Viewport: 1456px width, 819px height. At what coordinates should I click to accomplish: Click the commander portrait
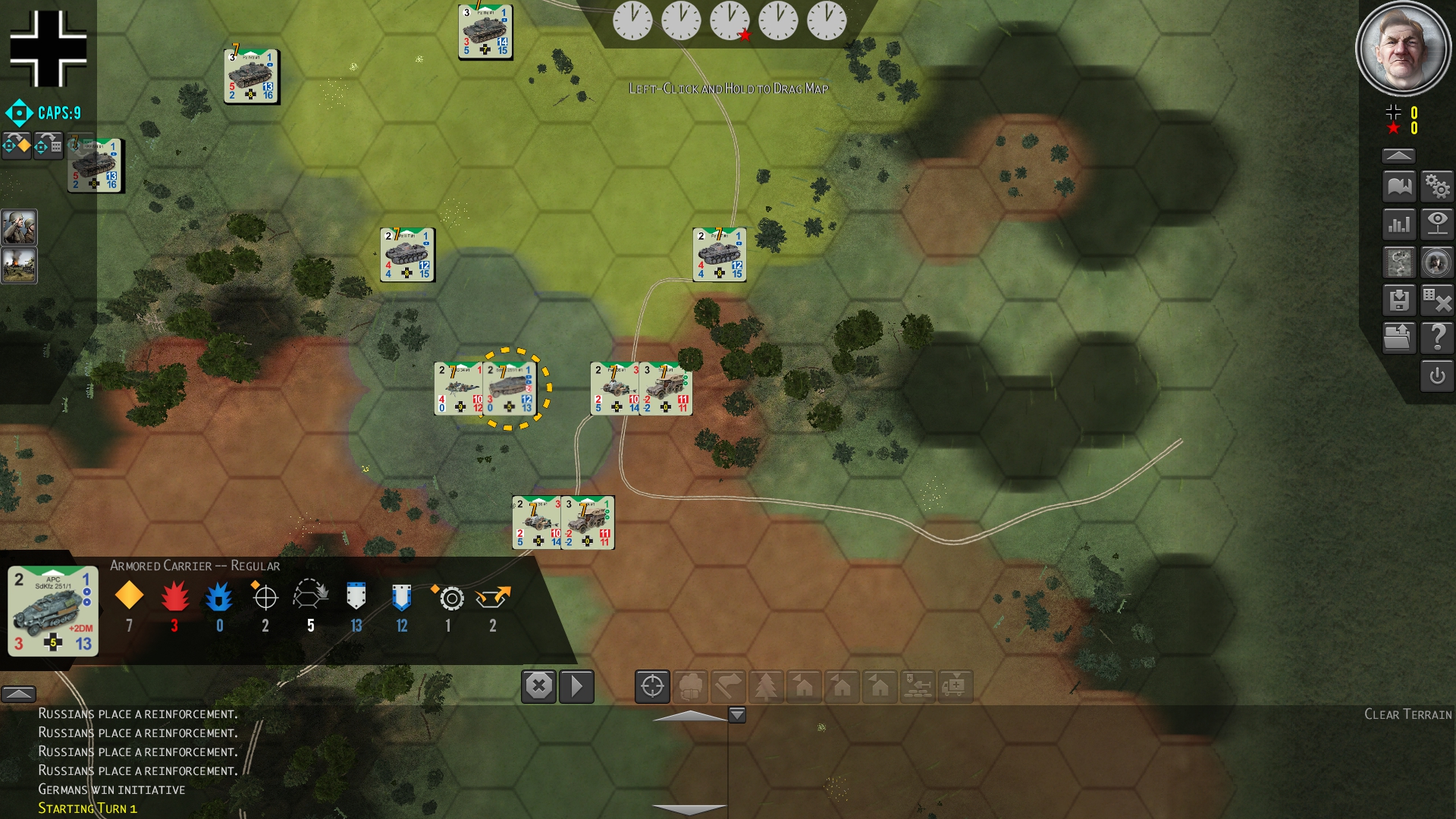point(1402,49)
